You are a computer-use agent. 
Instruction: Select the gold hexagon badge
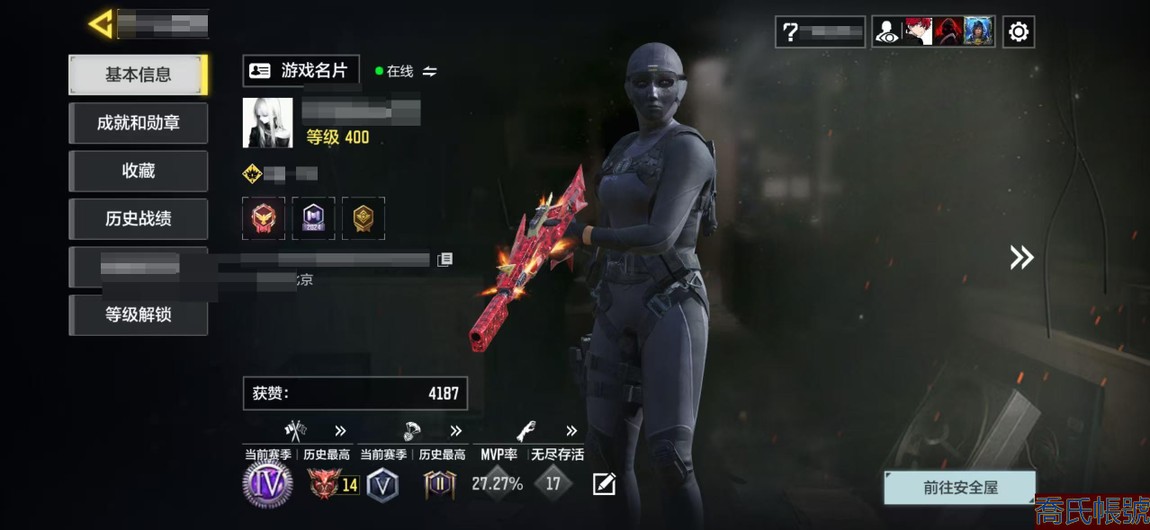[363, 218]
